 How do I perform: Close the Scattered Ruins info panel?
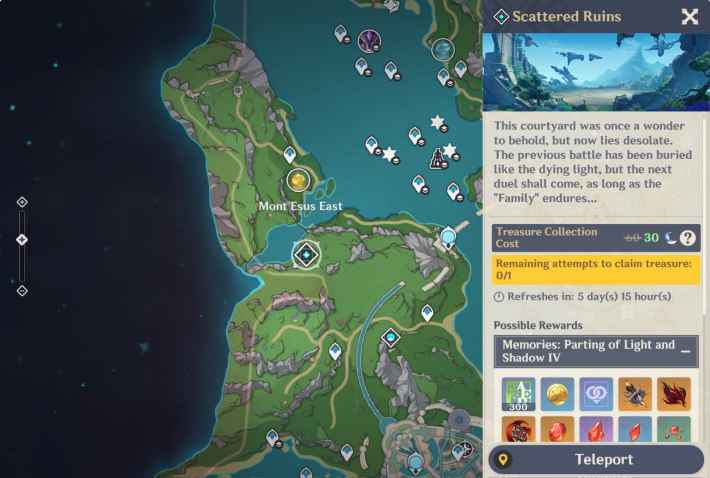pos(689,16)
